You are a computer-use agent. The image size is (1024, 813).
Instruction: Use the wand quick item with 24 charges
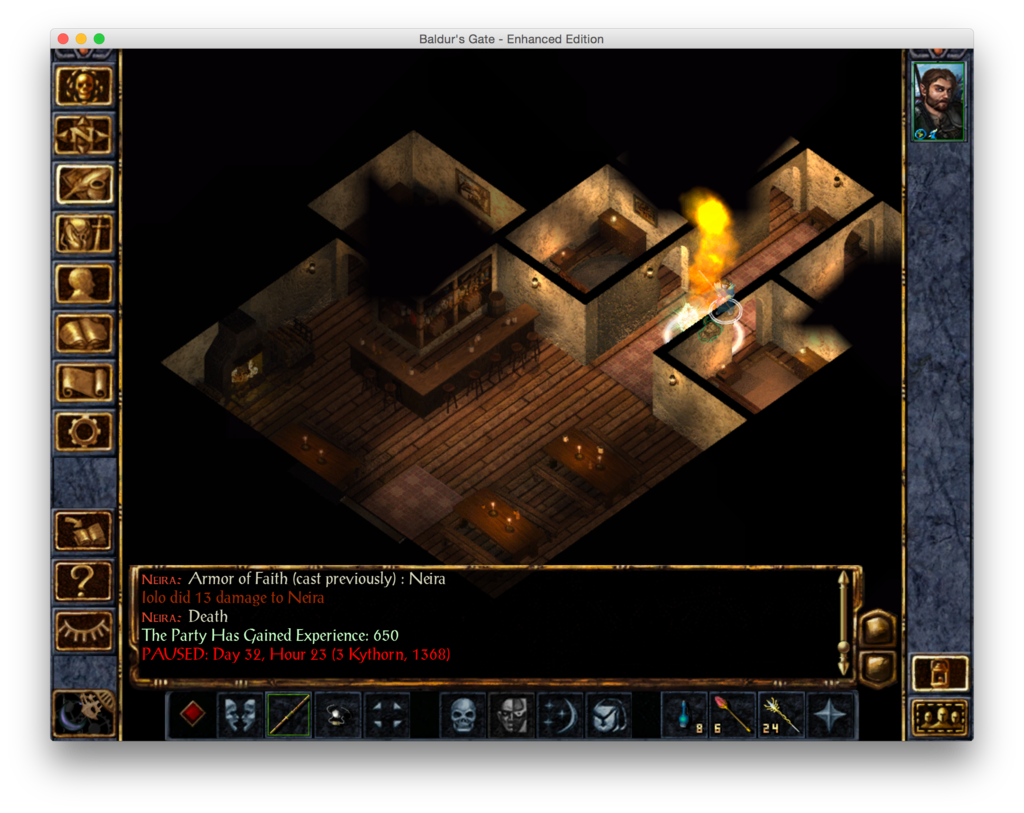coord(782,715)
